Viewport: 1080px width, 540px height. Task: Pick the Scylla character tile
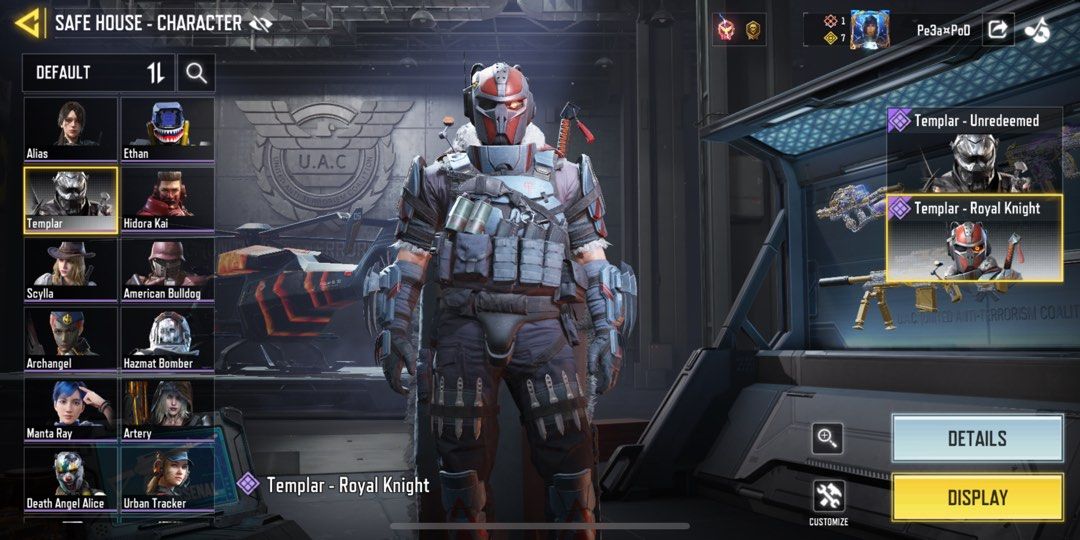(x=70, y=268)
